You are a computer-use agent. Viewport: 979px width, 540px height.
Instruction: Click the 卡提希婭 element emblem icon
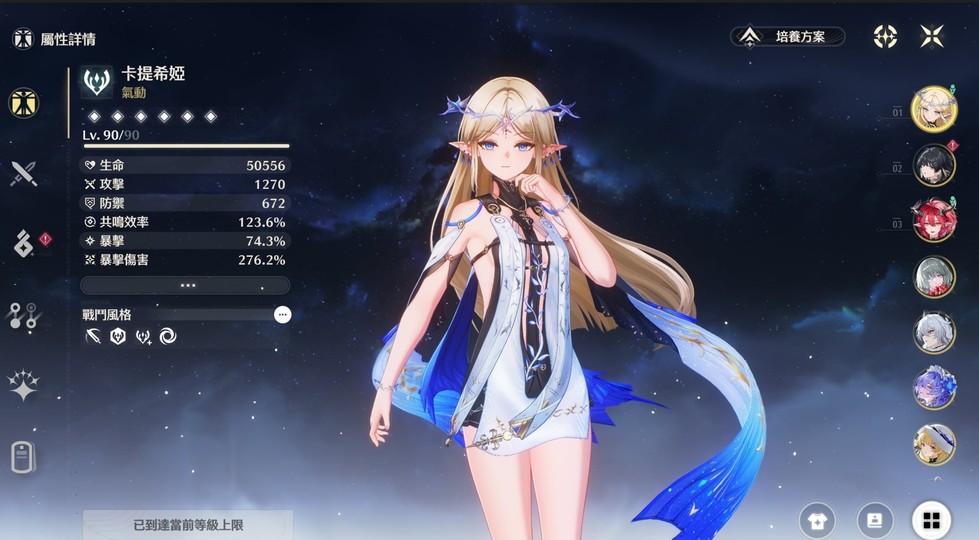coord(97,82)
